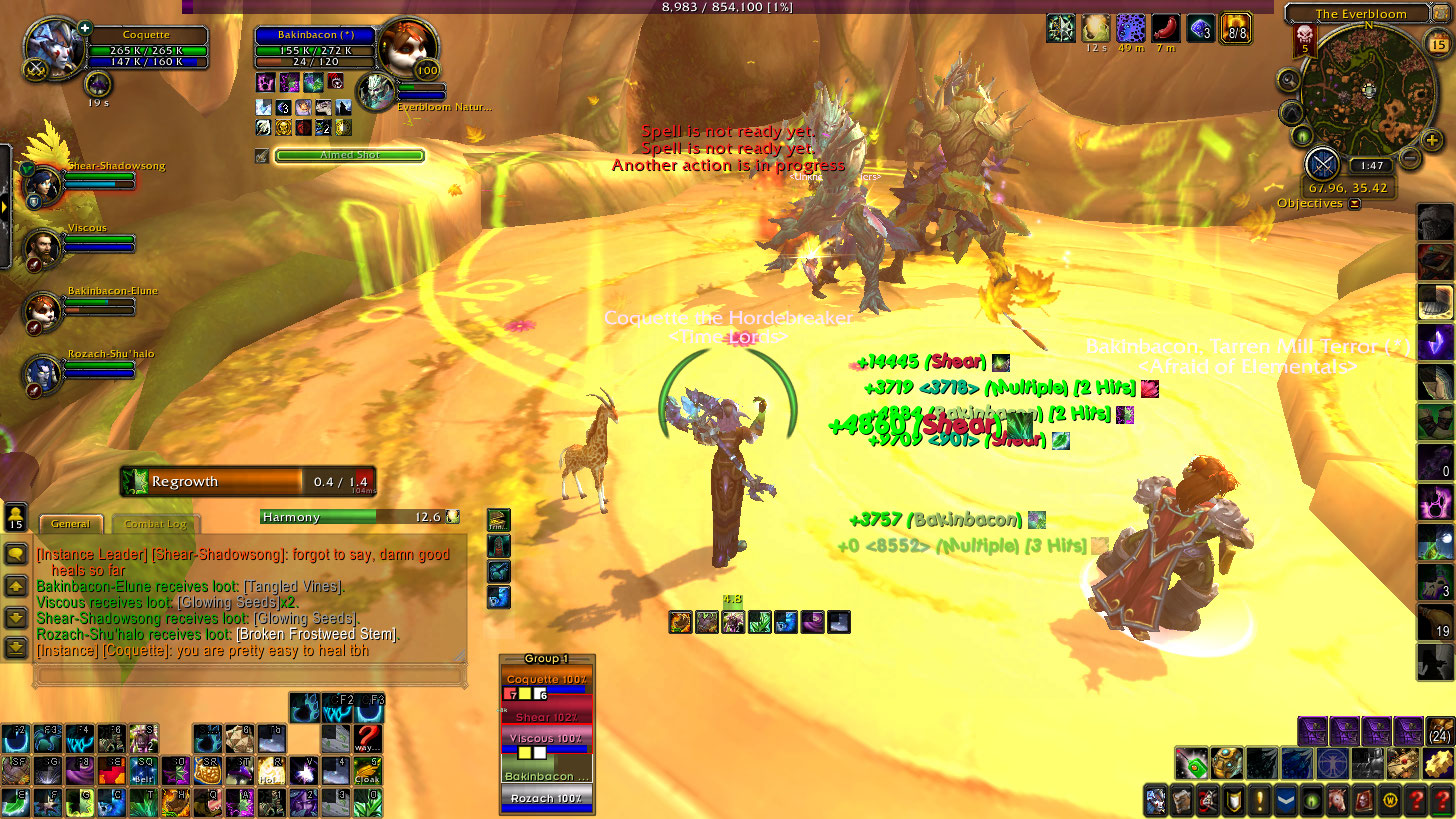Collapse the Objectives tracker

tap(1354, 203)
